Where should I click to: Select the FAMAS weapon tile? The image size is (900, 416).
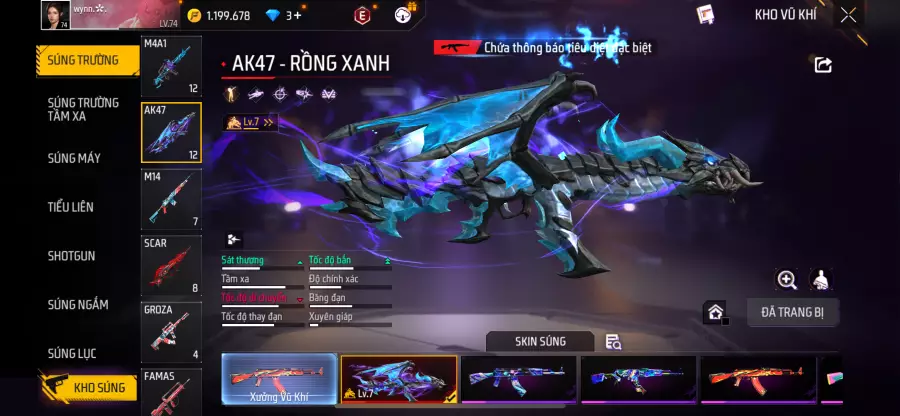click(171, 392)
